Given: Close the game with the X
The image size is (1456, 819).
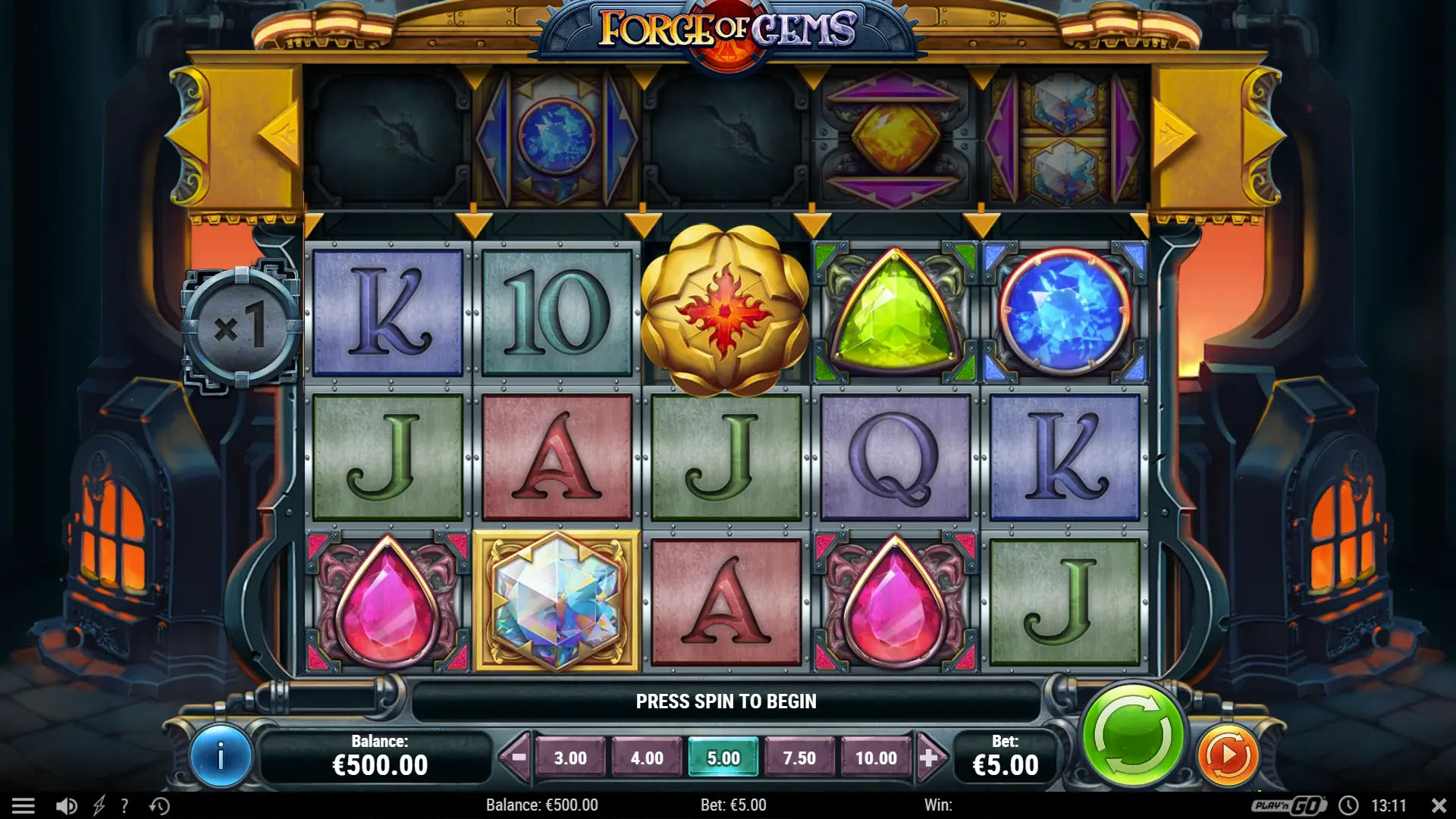Looking at the screenshot, I should click(x=1439, y=805).
